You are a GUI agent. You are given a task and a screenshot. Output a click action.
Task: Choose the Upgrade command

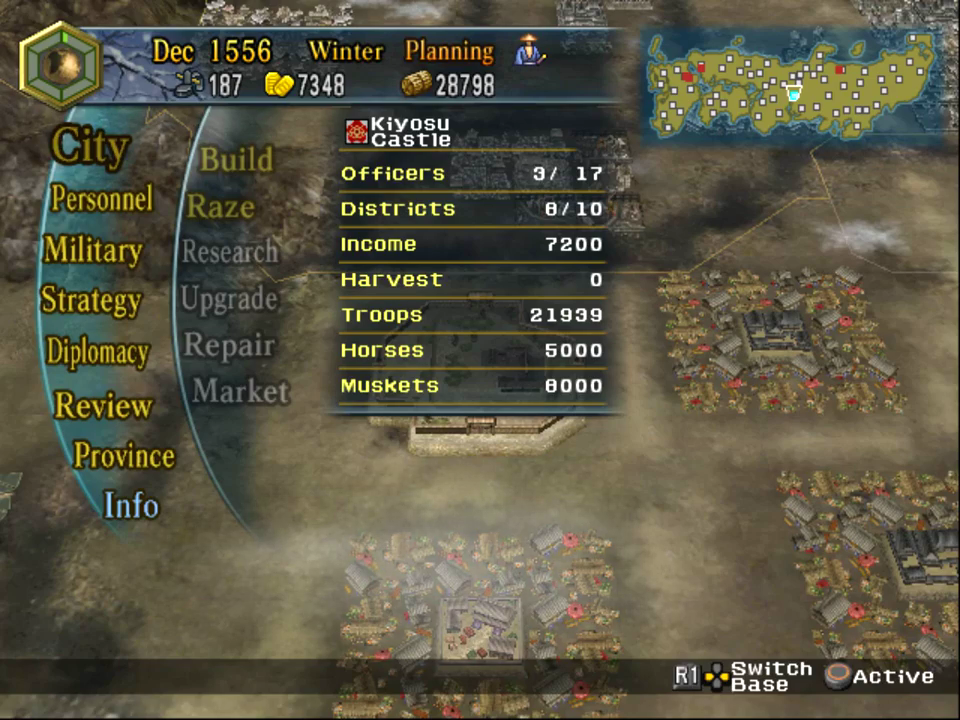[229, 298]
